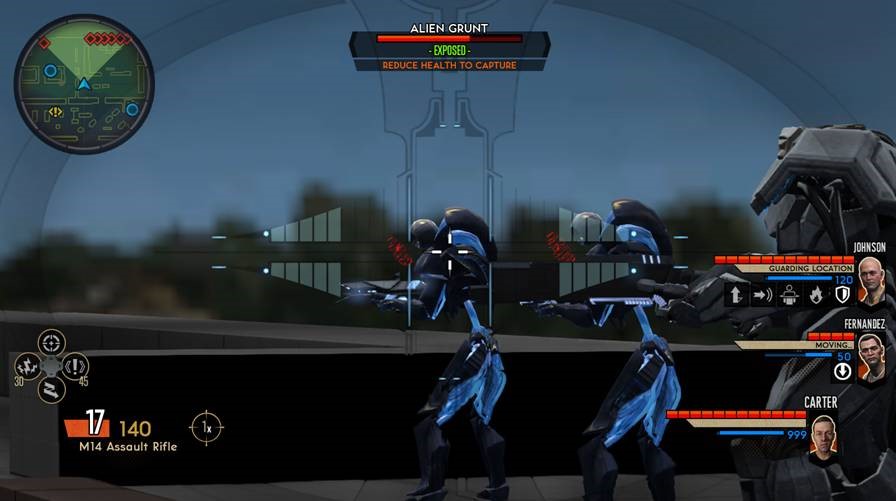896x501 pixels.
Task: Select the exclamation mark ability icon
Action: coord(75,366)
